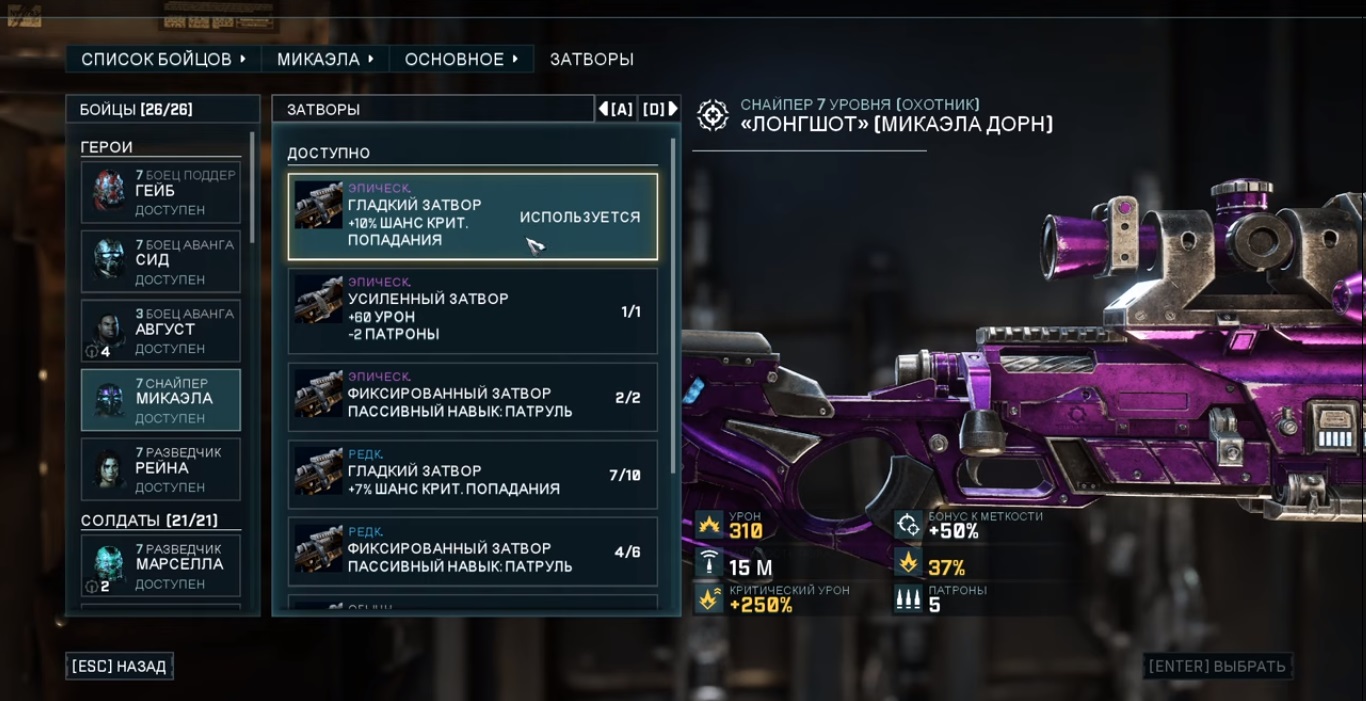Pick fighter Август in the heroes list
This screenshot has width=1366, height=701.
click(161, 330)
